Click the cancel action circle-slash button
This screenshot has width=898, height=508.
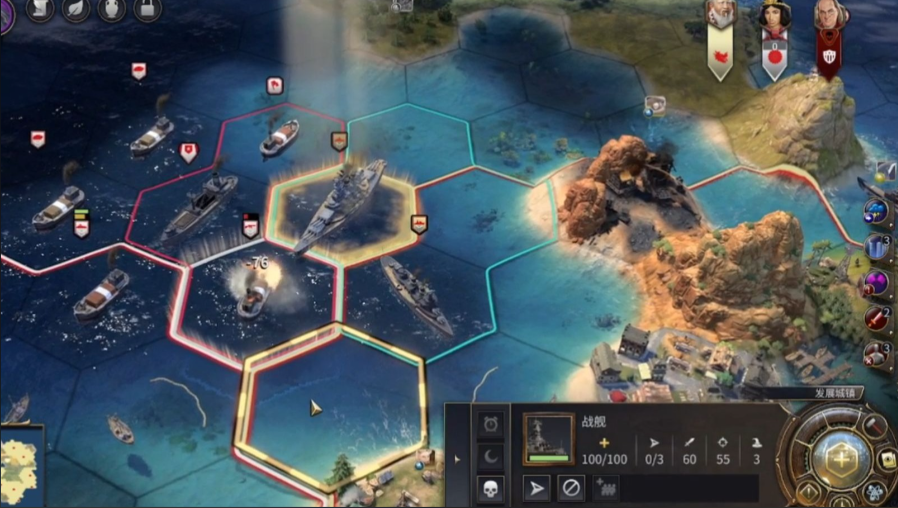point(570,488)
